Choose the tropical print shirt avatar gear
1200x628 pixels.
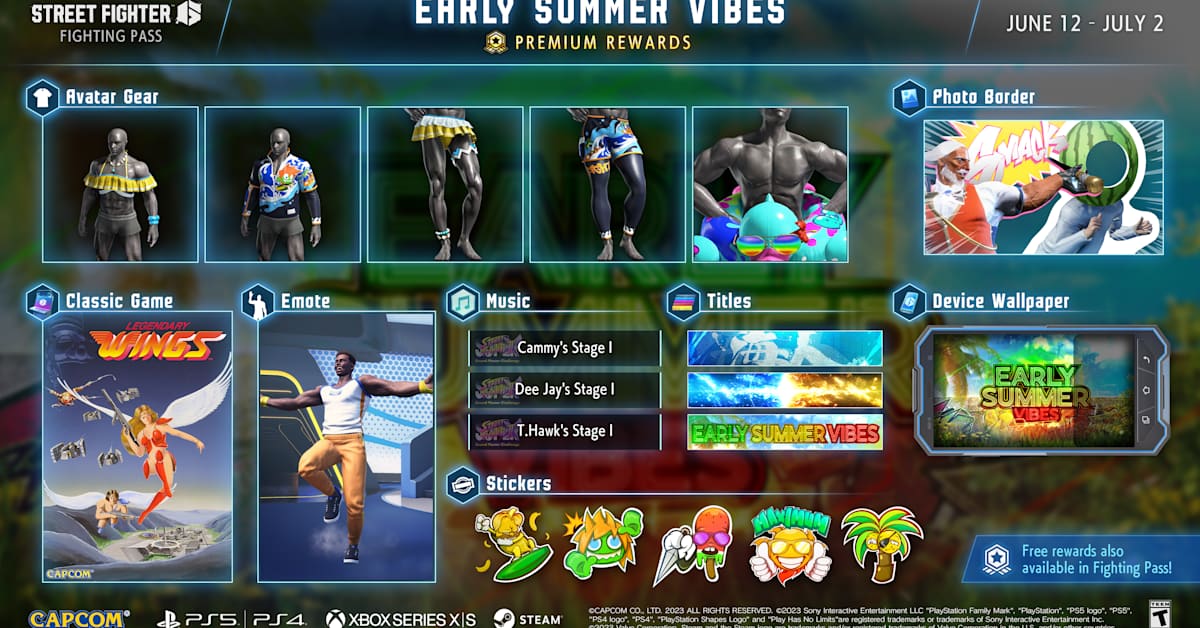[x=282, y=185]
